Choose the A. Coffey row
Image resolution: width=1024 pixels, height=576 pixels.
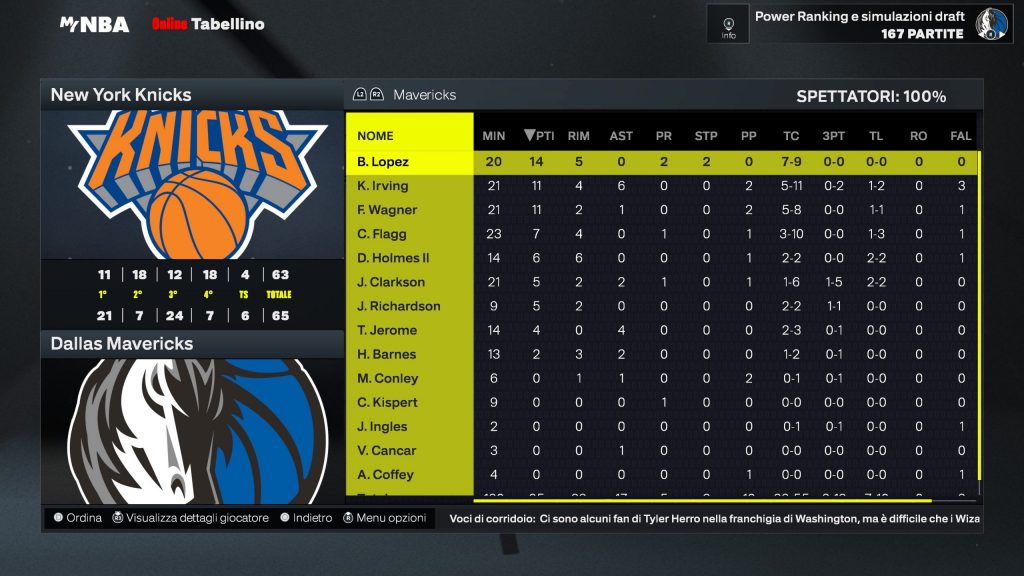[x=385, y=474]
